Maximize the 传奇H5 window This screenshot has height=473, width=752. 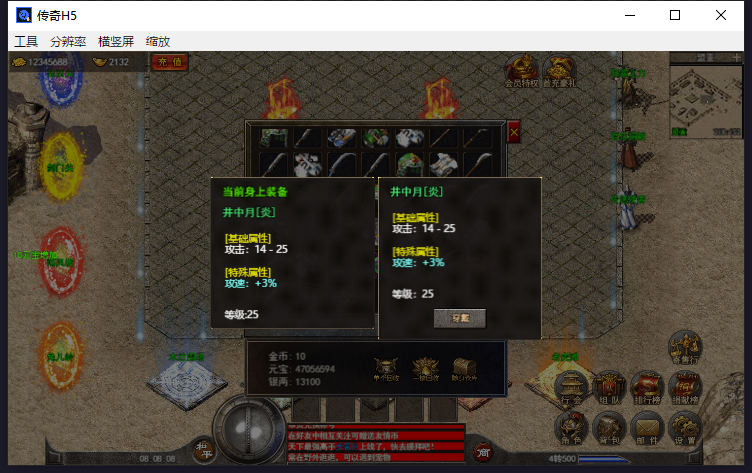tap(675, 15)
